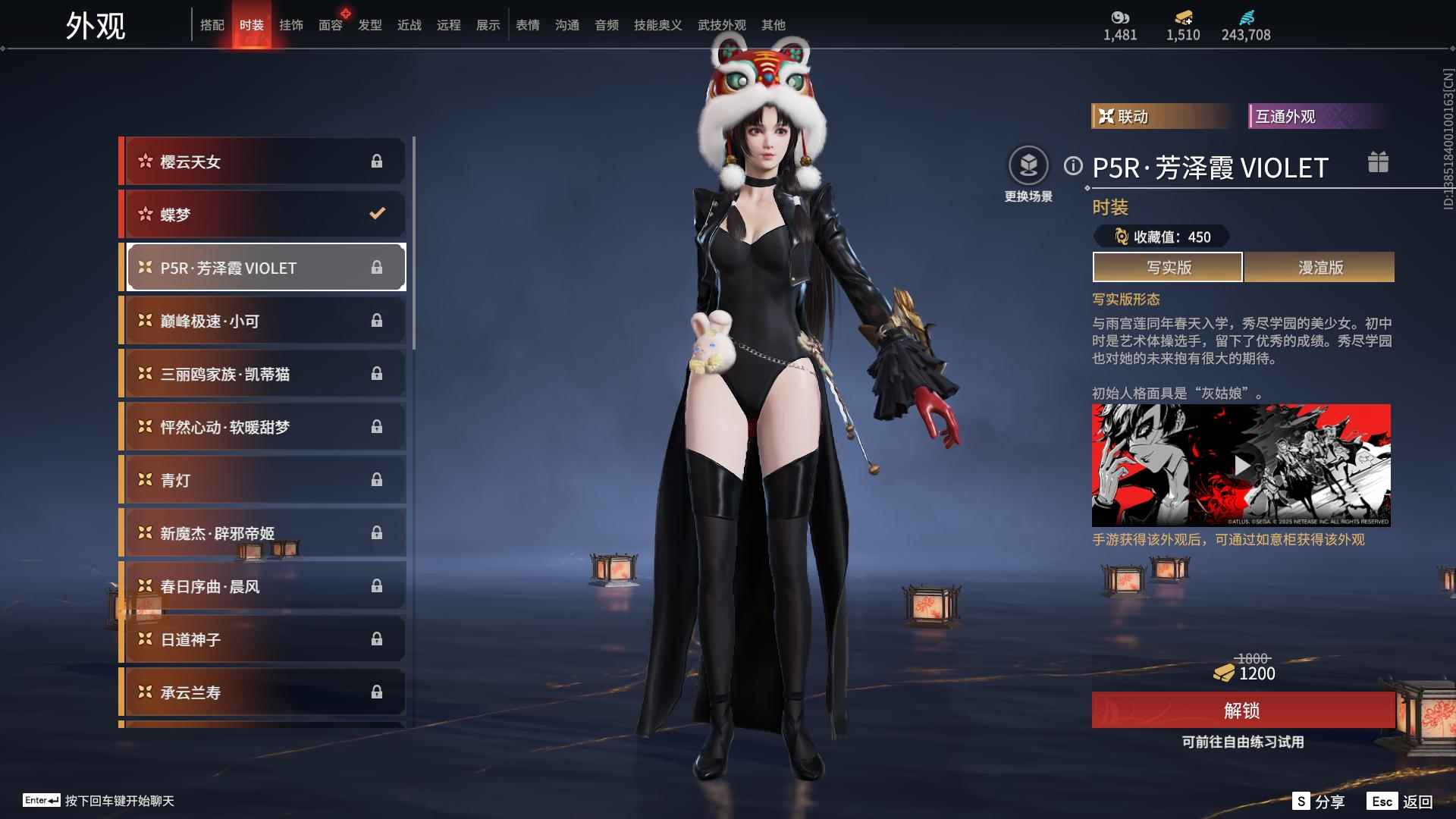
Task: Select the 面容 face tab
Action: pyautogui.click(x=331, y=25)
